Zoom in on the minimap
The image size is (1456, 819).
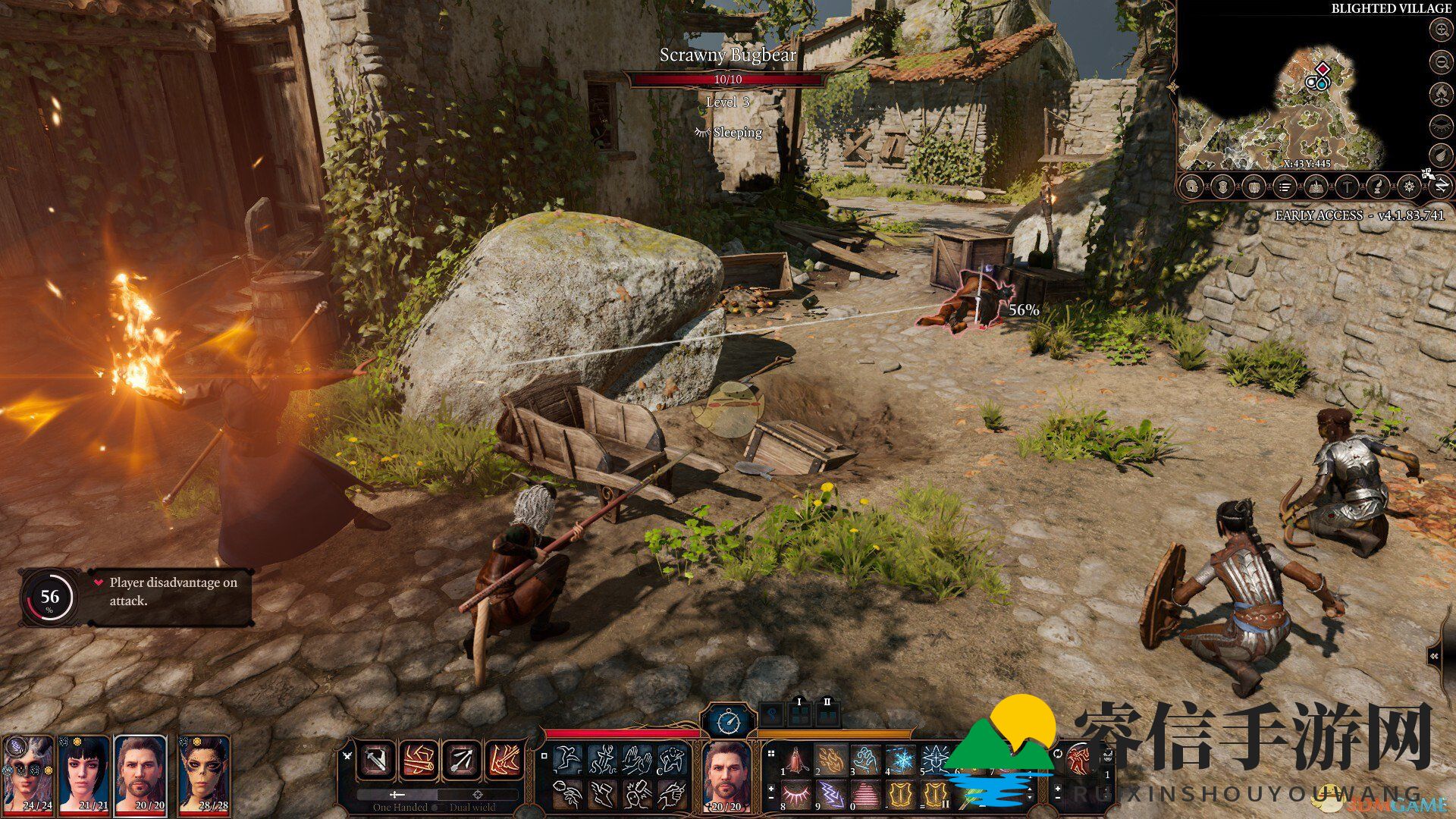tap(1440, 30)
